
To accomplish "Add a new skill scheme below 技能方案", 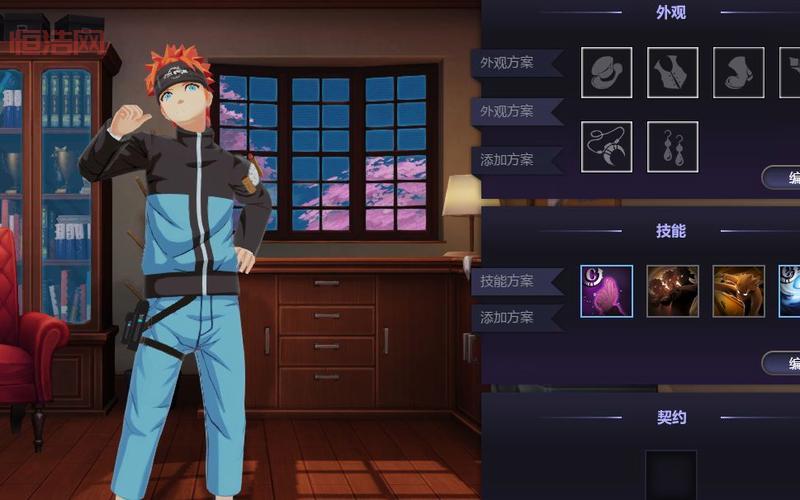I will 507,318.
